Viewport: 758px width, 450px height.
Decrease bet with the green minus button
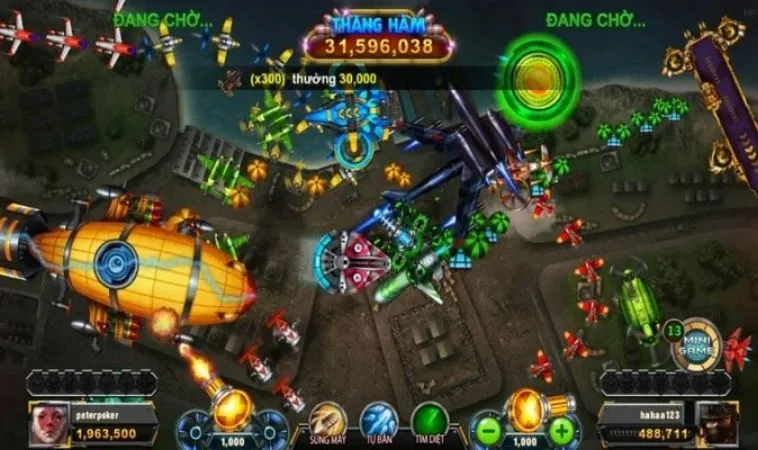[x=487, y=431]
